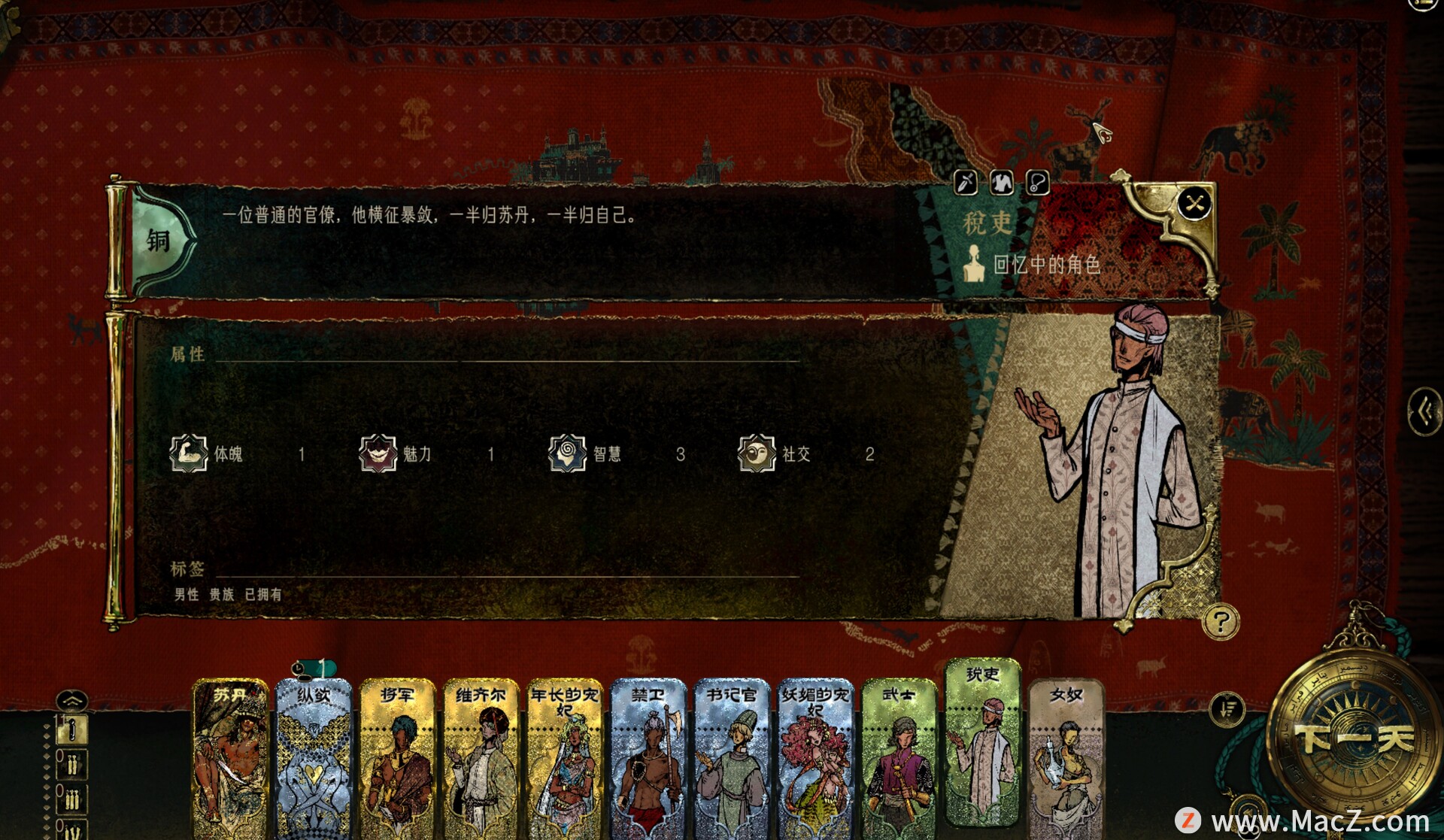The image size is (1444, 840).
Task: Select the 书记官 card
Action: pos(732,756)
